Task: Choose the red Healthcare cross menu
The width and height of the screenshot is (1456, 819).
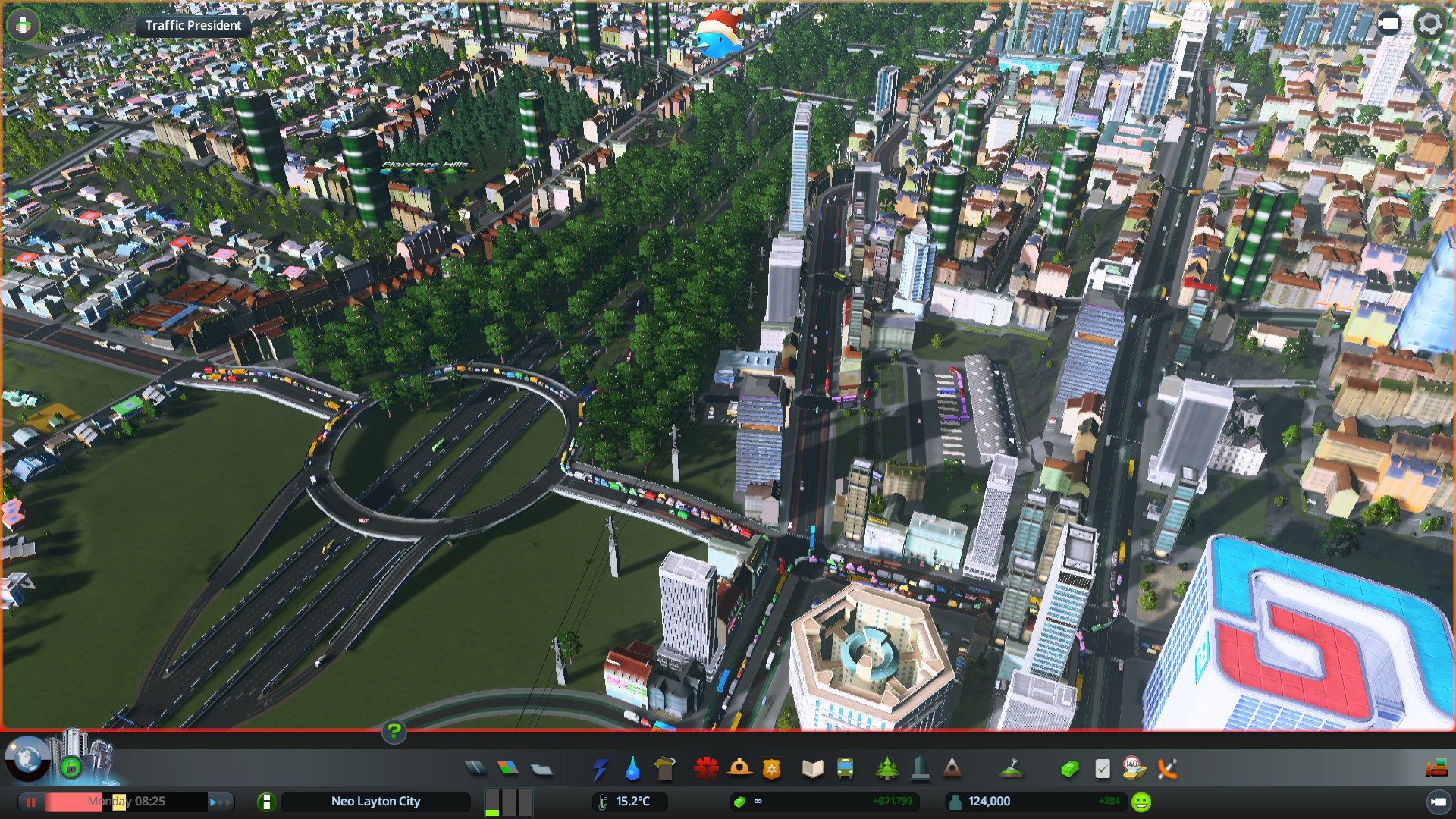Action: 706,769
